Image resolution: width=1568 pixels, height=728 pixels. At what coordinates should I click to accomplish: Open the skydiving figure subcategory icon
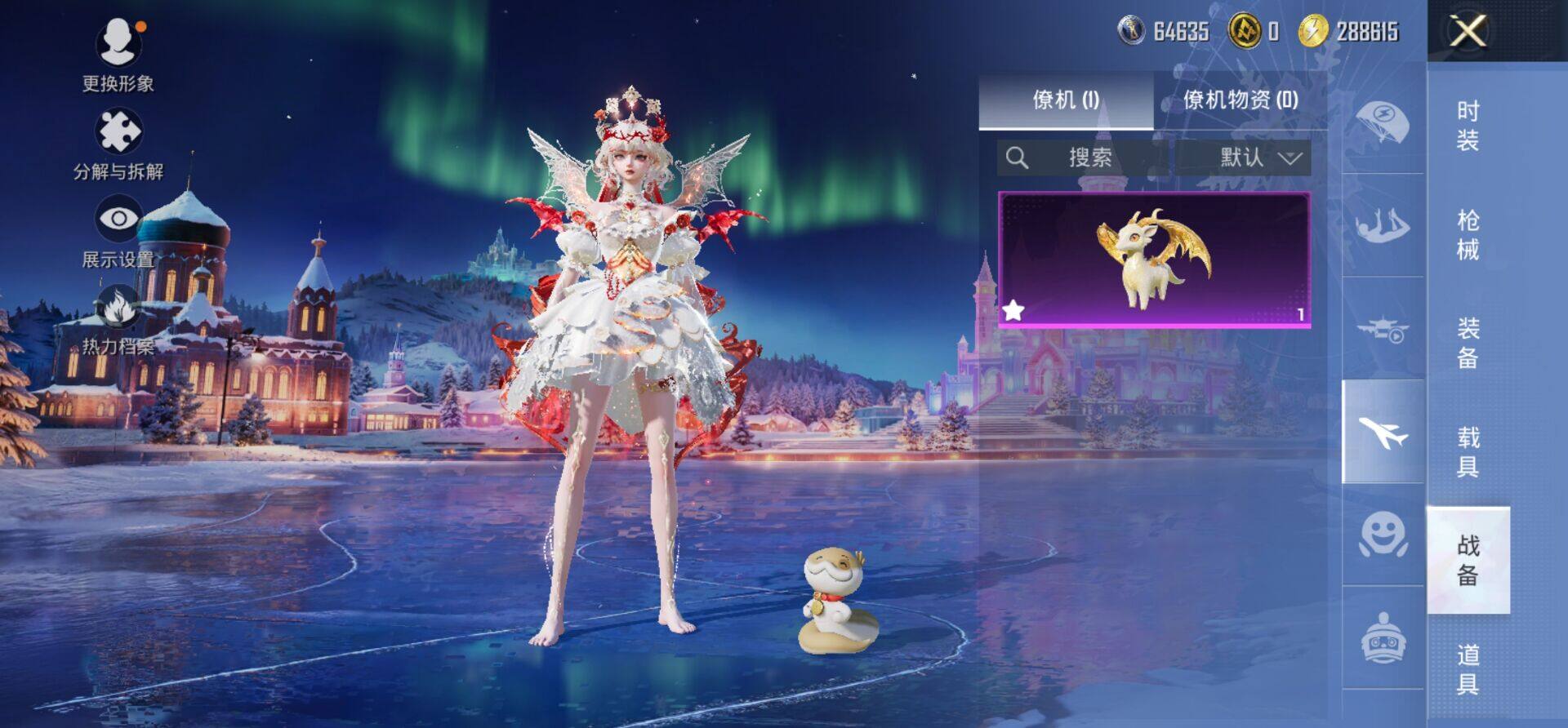pos(1383,225)
